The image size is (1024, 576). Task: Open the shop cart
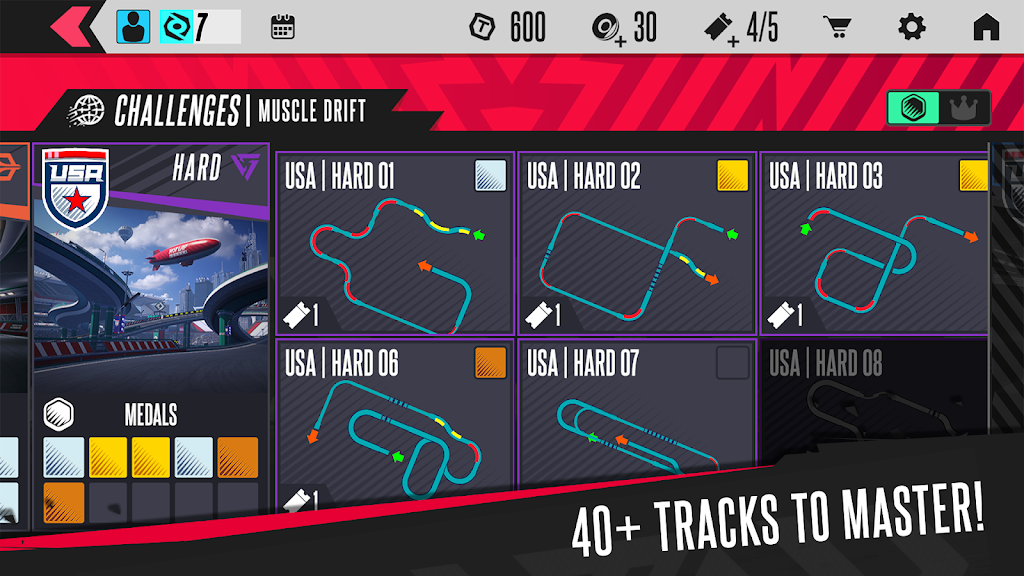[836, 27]
